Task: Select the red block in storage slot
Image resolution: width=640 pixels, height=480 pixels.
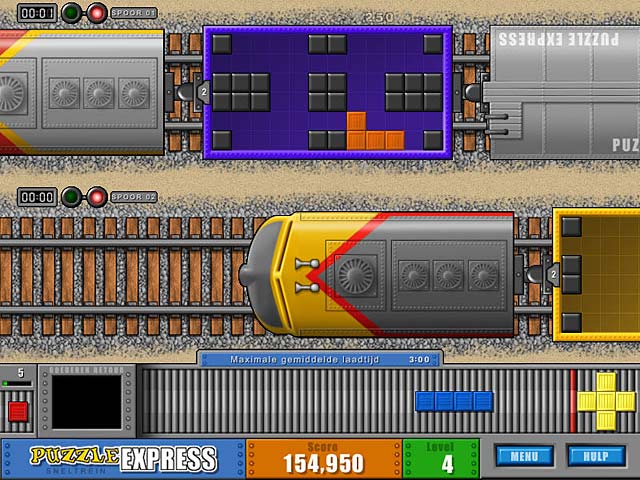Action: tap(17, 411)
